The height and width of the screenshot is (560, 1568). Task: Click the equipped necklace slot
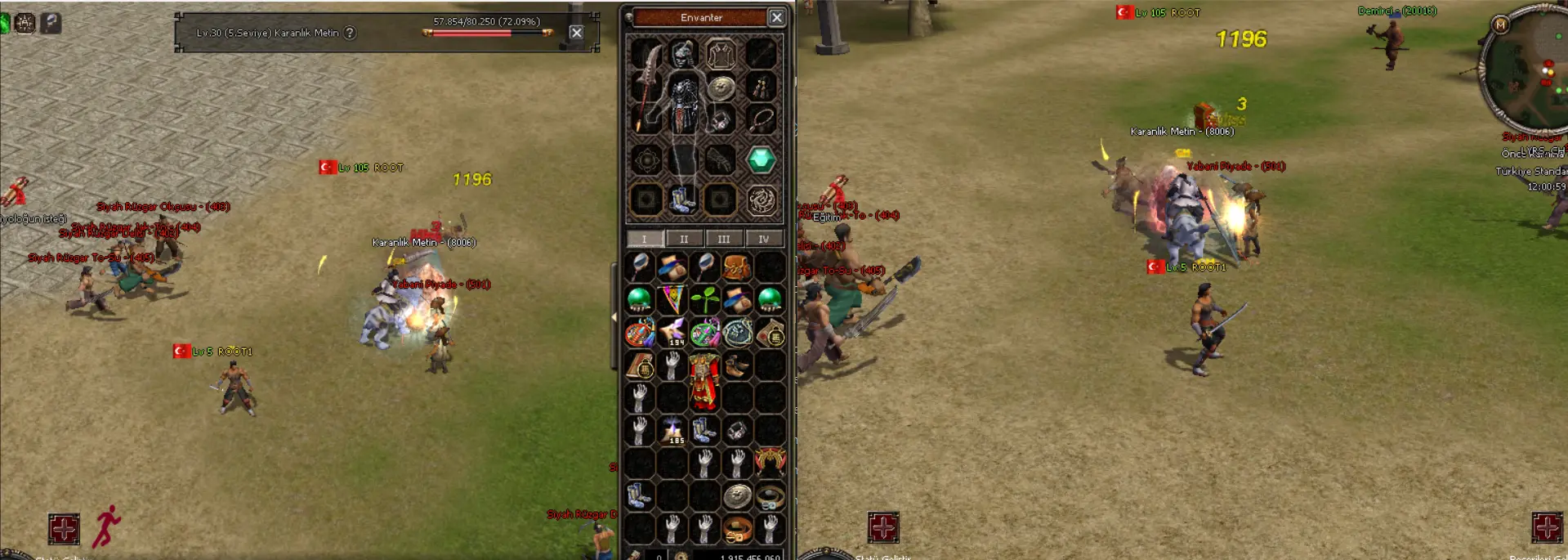762,120
